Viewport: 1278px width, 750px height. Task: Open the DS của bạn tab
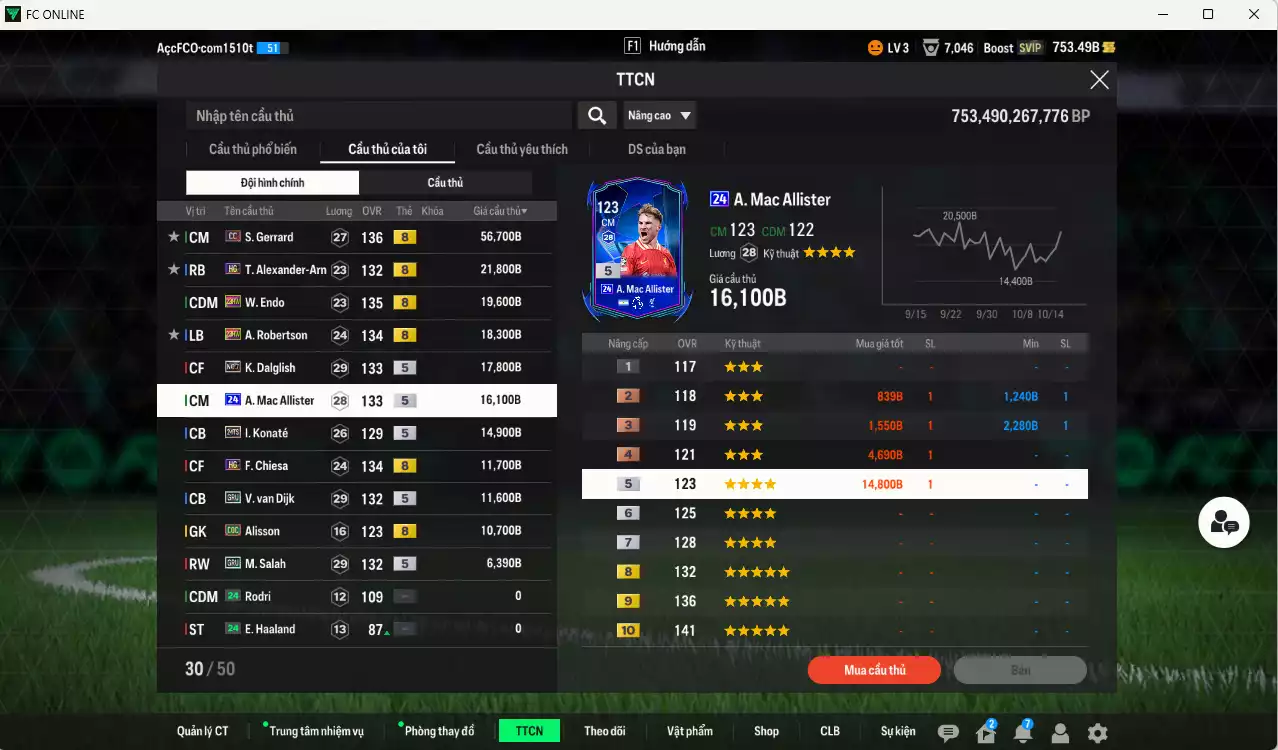point(656,150)
